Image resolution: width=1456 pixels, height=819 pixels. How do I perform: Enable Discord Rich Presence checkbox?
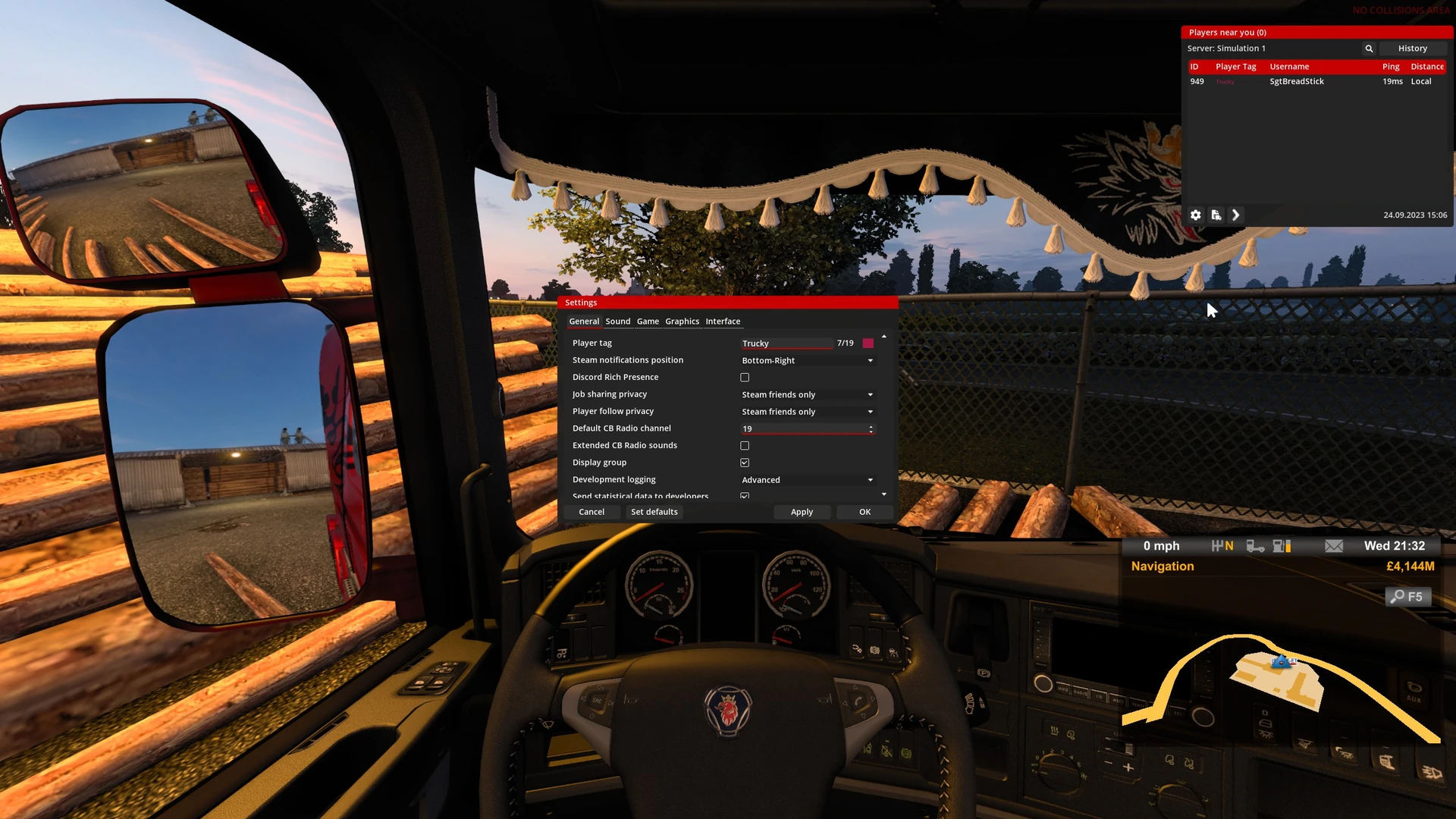pyautogui.click(x=745, y=378)
